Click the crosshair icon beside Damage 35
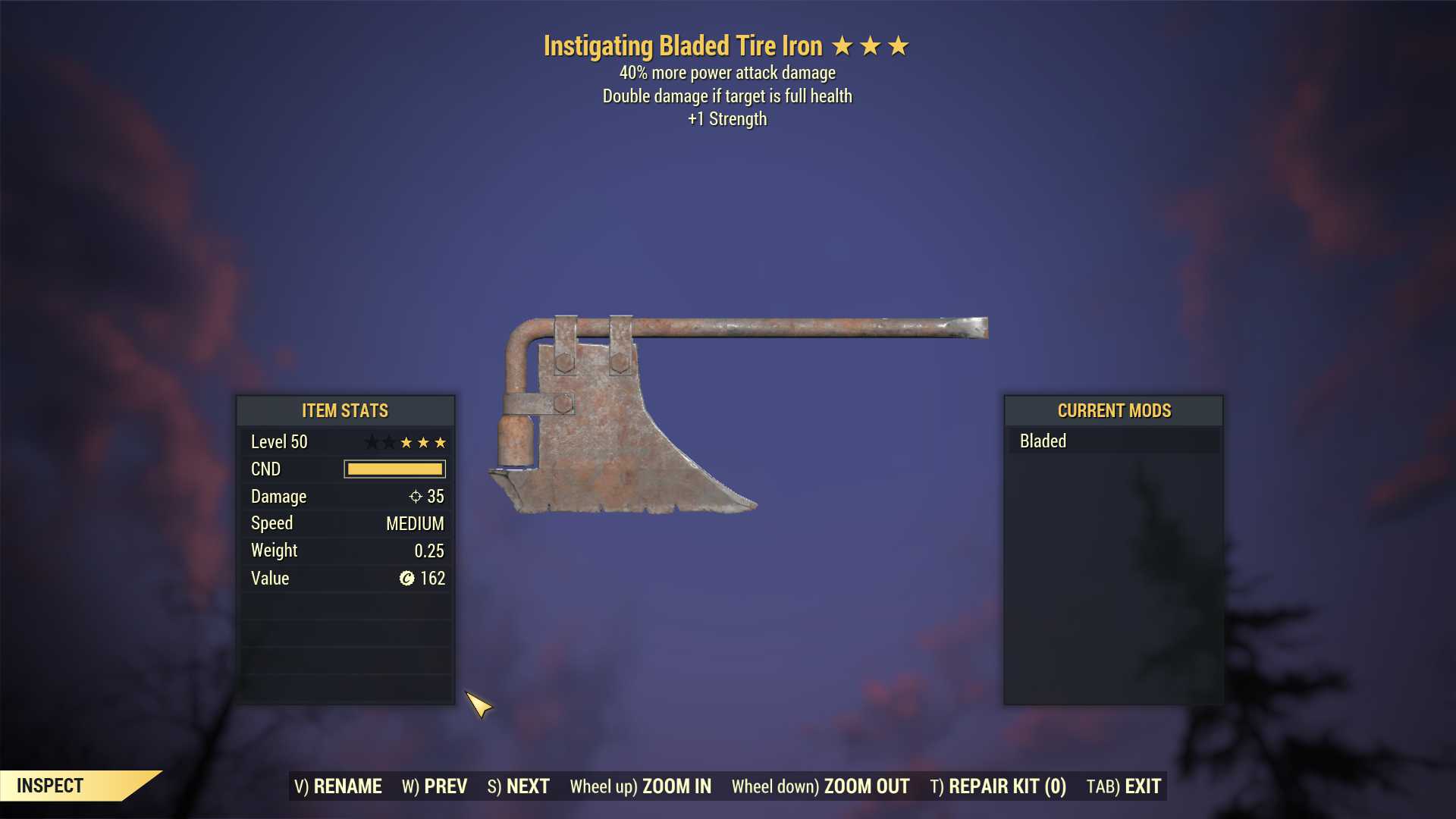This screenshot has height=819, width=1456. (x=414, y=497)
